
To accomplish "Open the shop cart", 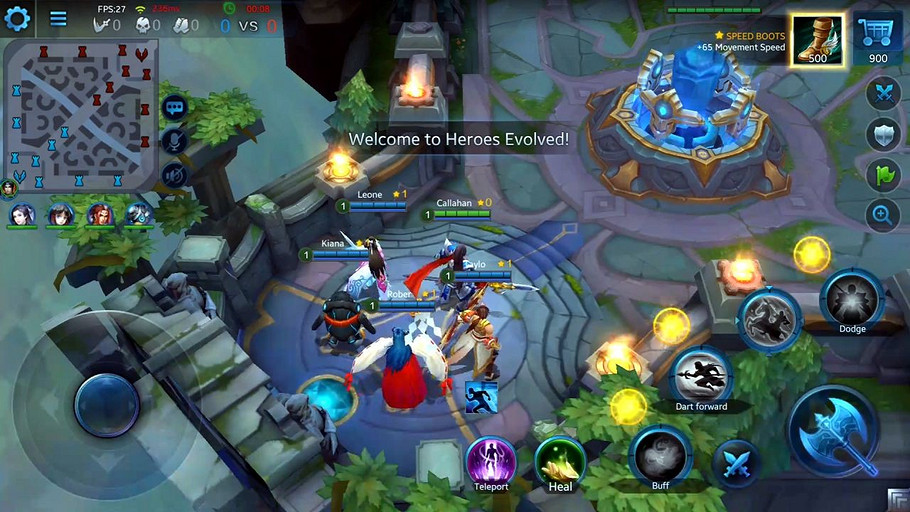I will coord(878,38).
